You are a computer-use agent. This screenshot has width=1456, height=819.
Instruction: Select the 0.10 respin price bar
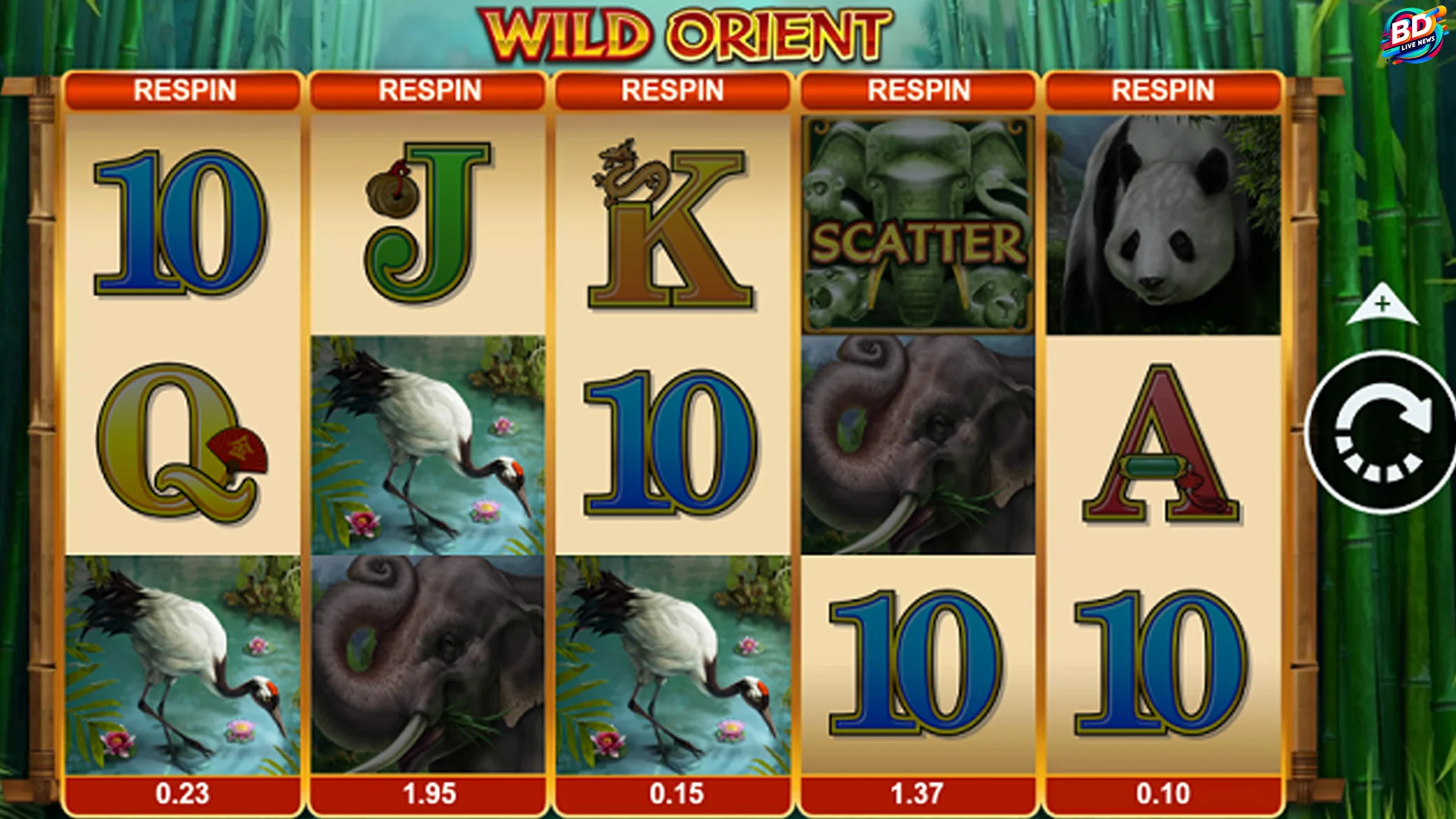(x=1163, y=795)
